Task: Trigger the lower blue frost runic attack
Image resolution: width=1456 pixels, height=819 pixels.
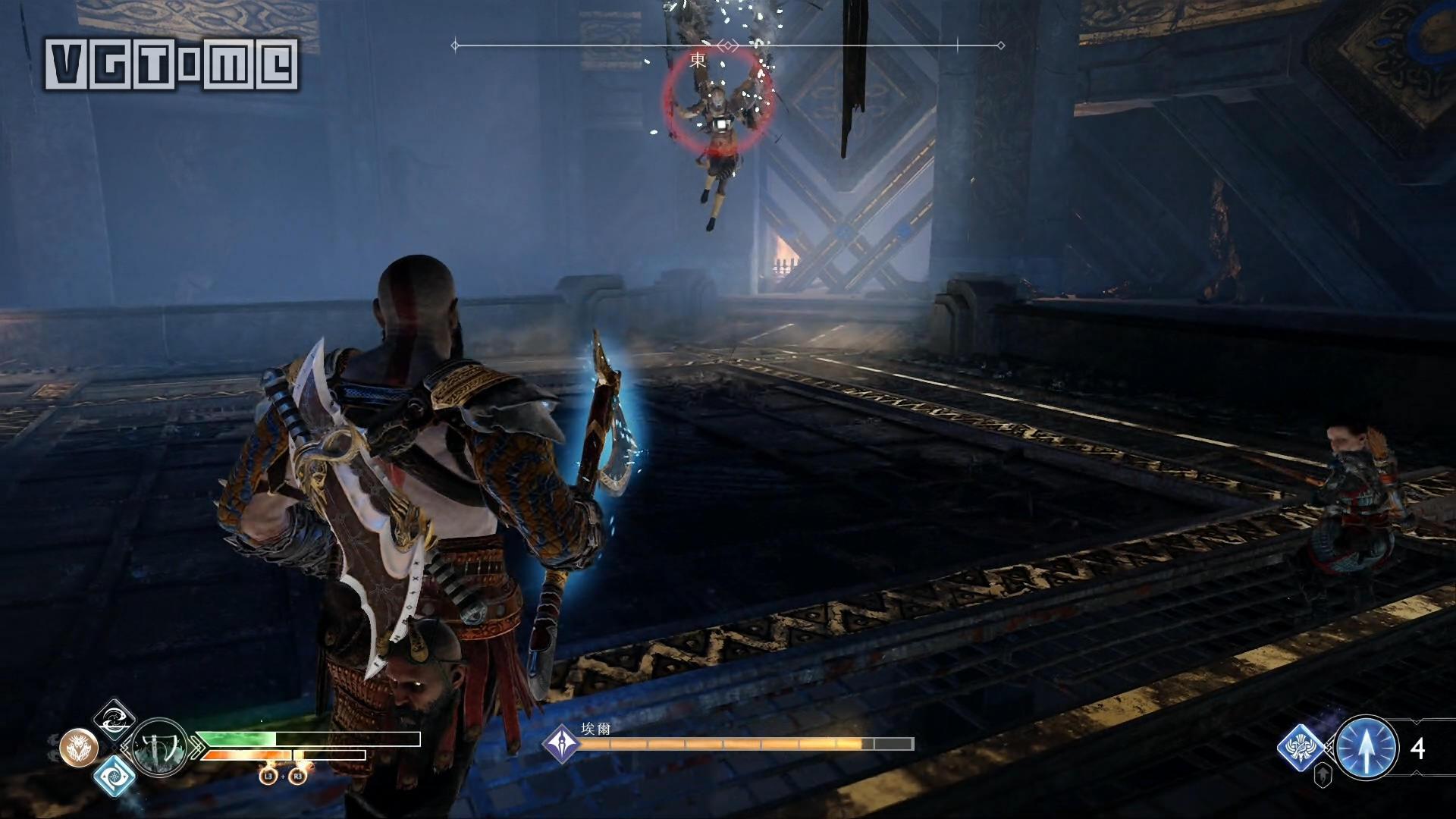Action: coord(115,775)
